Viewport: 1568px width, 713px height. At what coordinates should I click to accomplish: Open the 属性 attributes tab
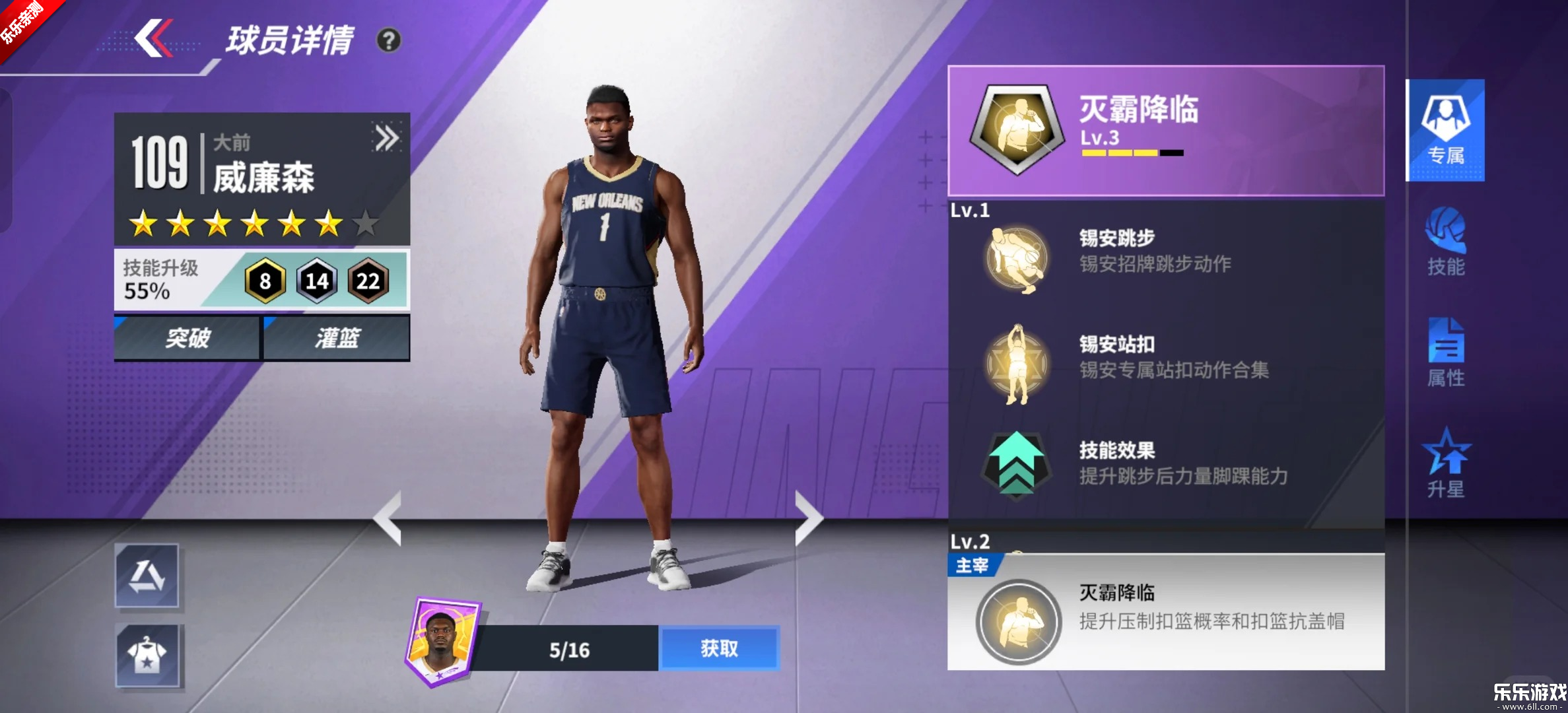(1445, 353)
